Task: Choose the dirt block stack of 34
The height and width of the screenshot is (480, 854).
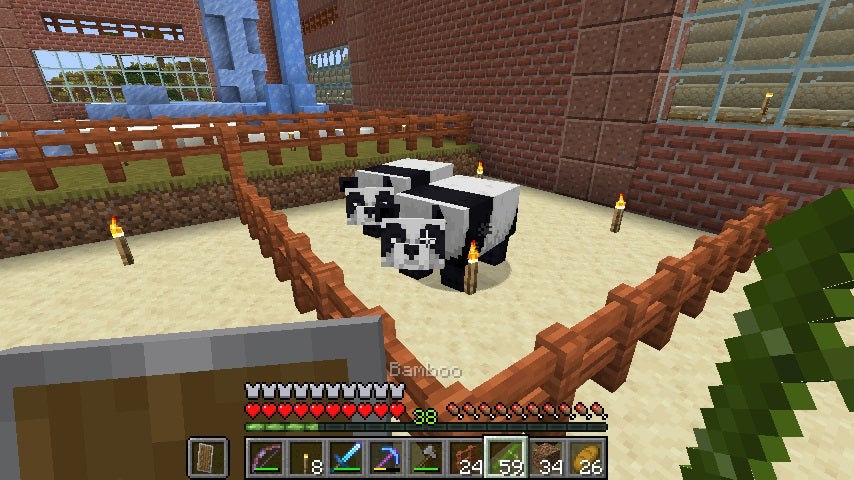Action: click(x=545, y=458)
